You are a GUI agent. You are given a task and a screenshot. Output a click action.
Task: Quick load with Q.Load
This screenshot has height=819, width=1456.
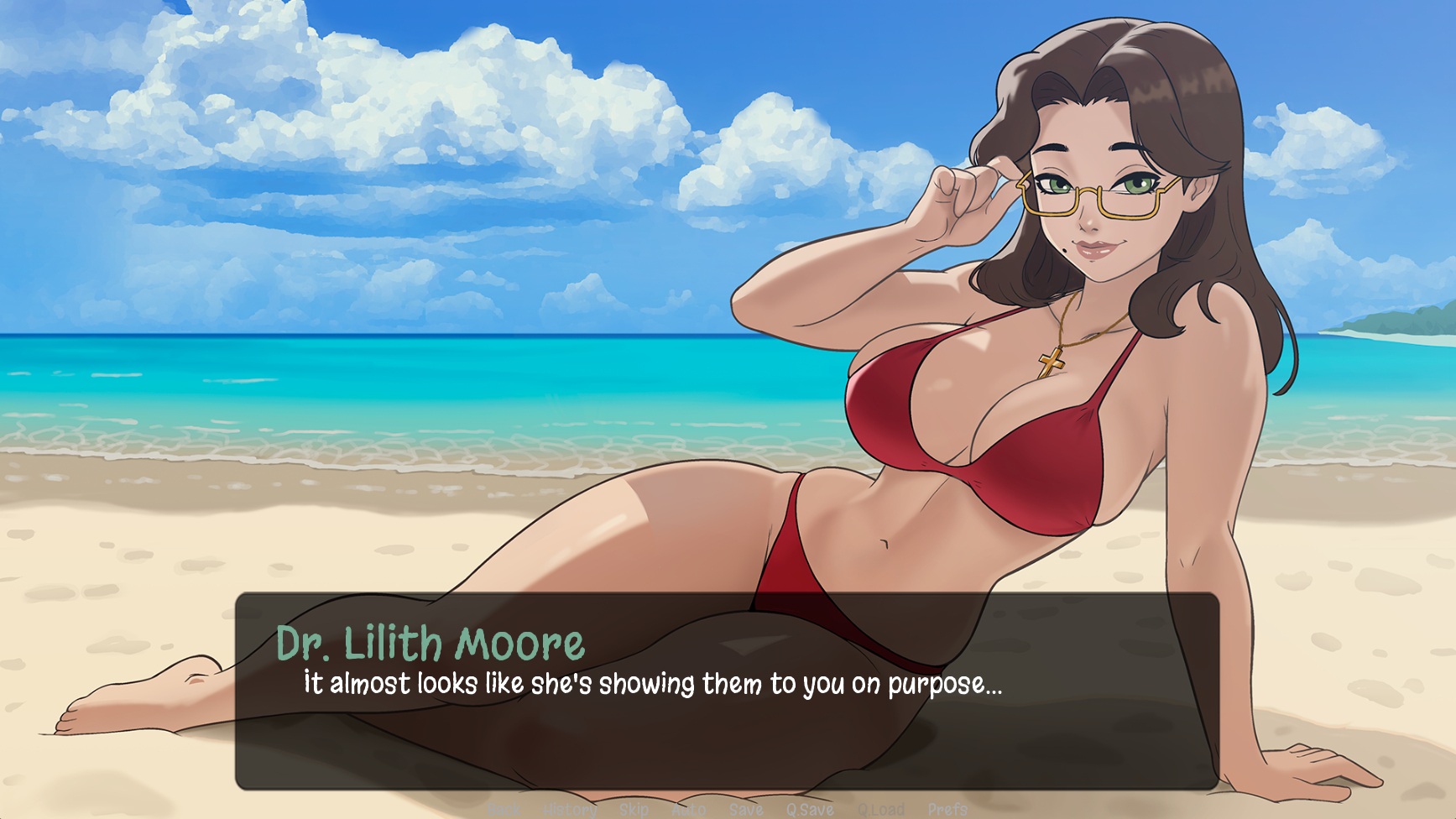pos(881,809)
